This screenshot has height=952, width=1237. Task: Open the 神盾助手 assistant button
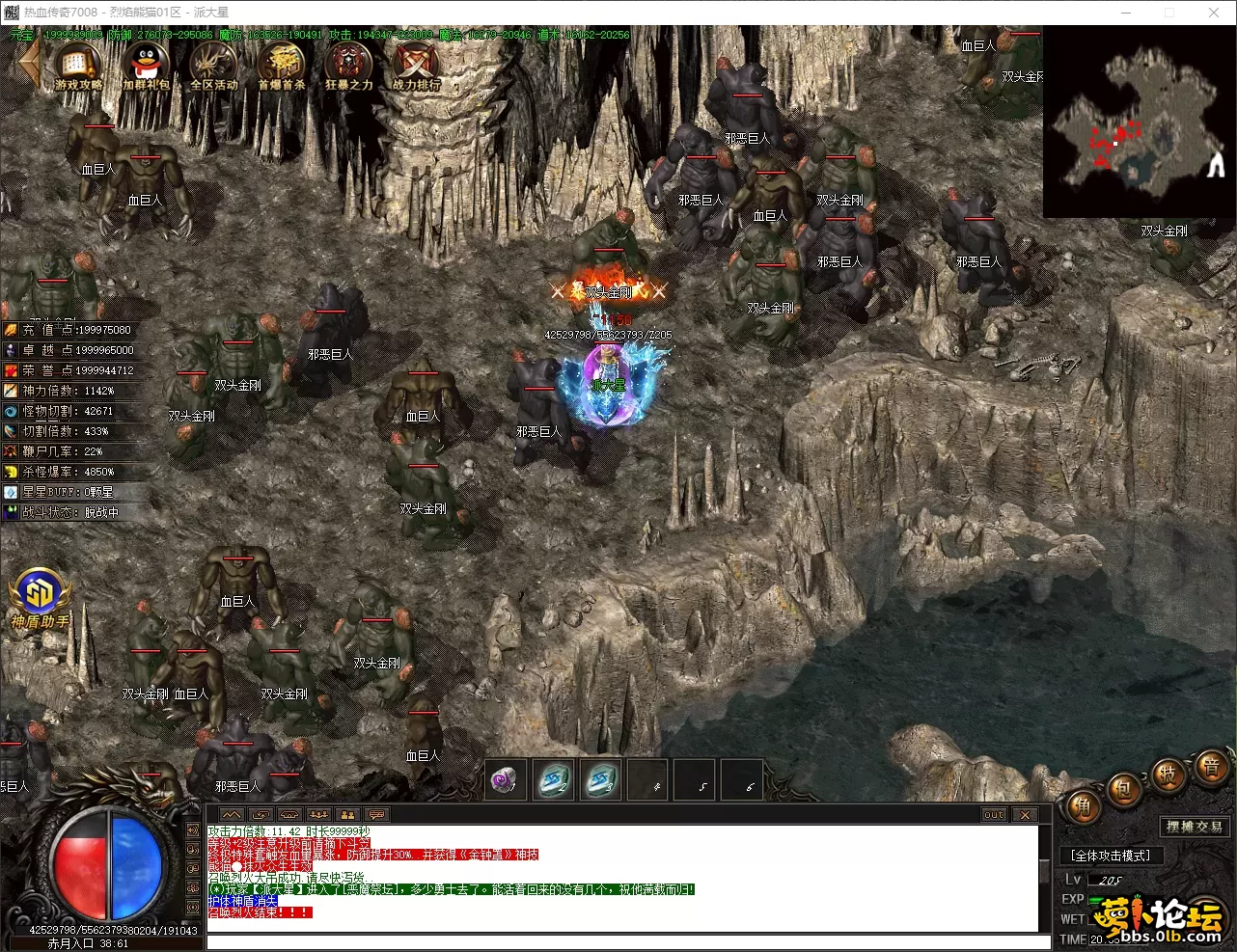coord(40,598)
